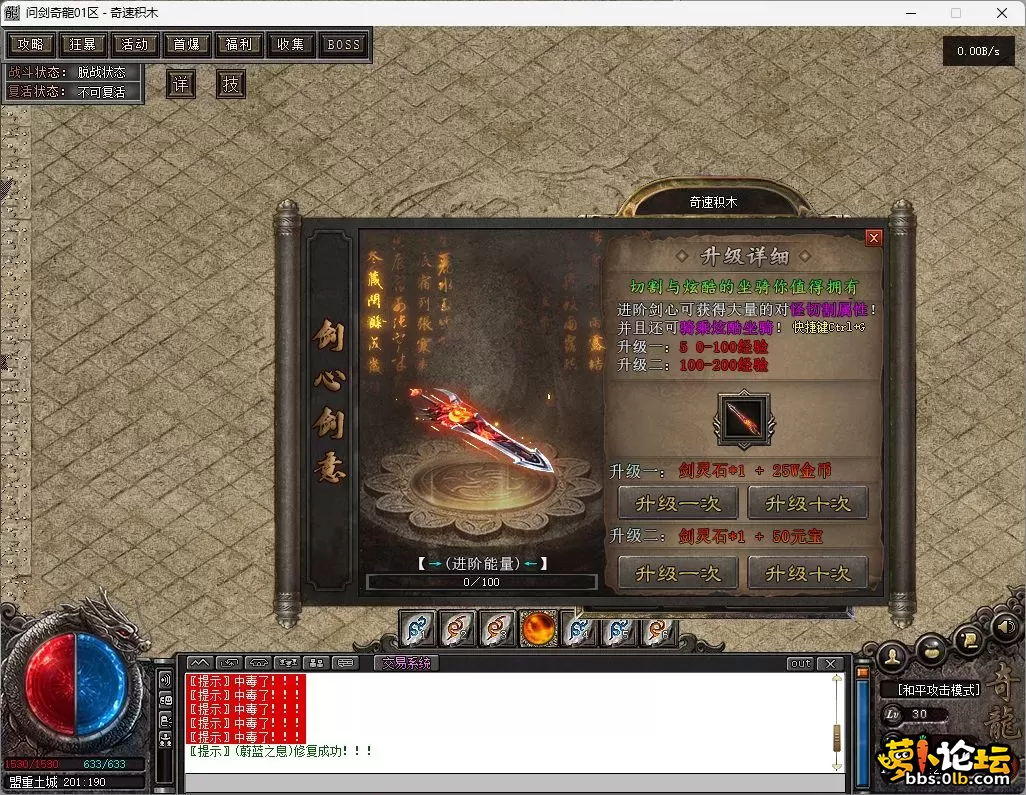Click the 详 details button
Screen dimensions: 1026x795
180,84
